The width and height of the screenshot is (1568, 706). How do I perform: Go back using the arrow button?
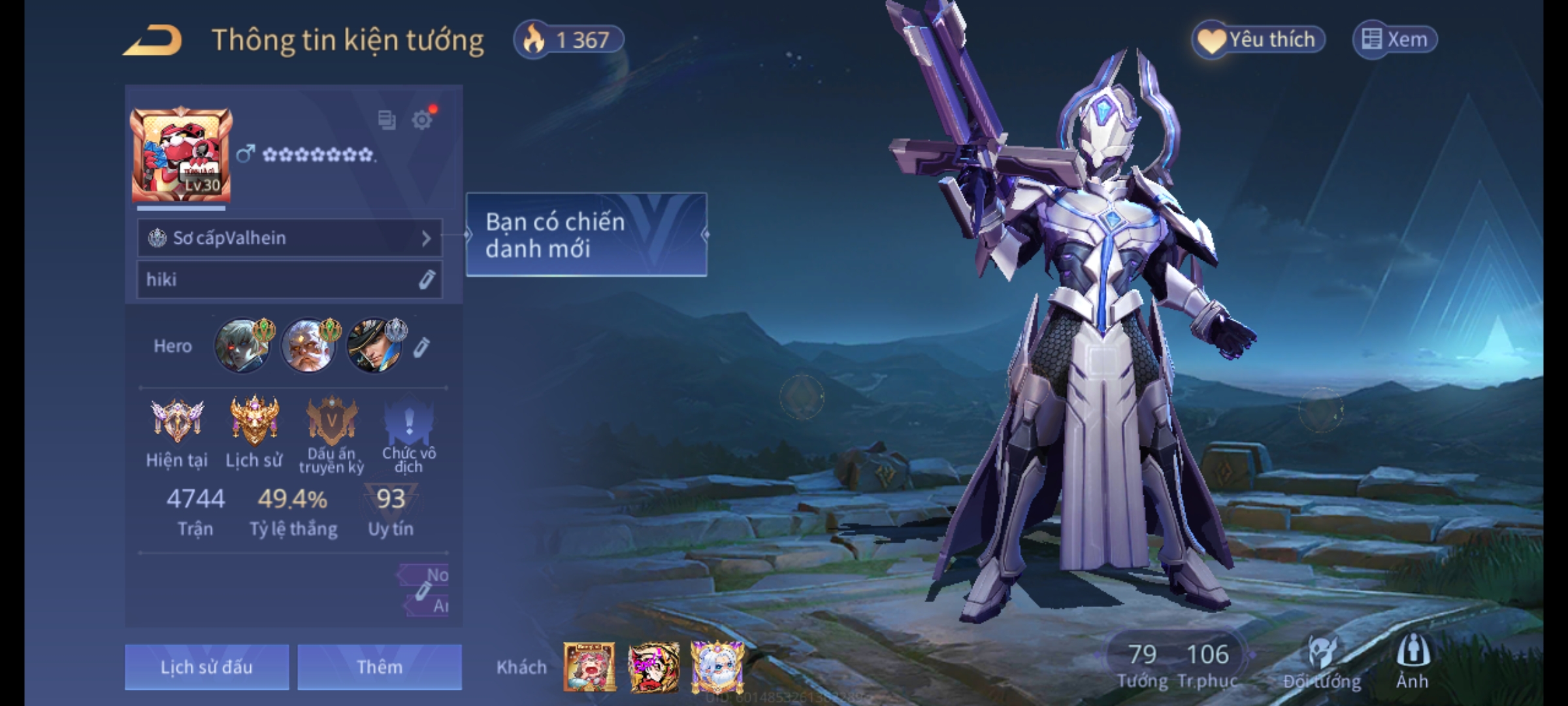[x=153, y=41]
